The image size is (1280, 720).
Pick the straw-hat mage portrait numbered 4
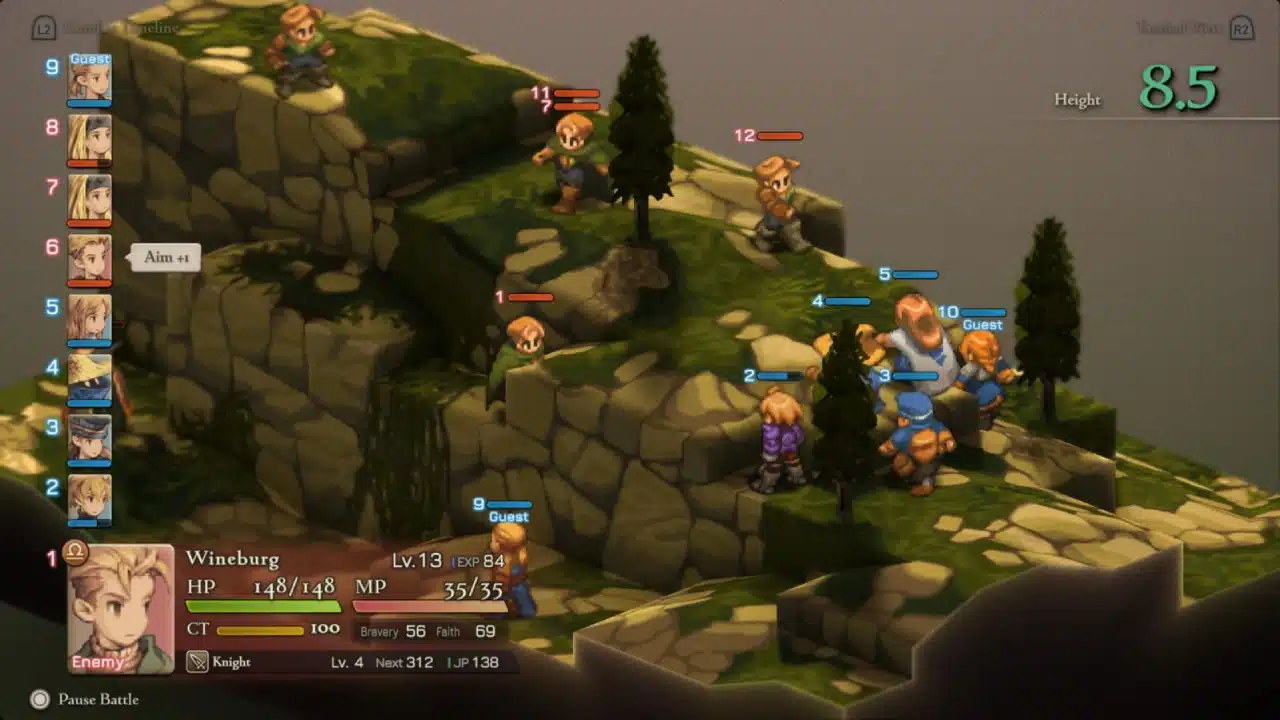tap(89, 378)
